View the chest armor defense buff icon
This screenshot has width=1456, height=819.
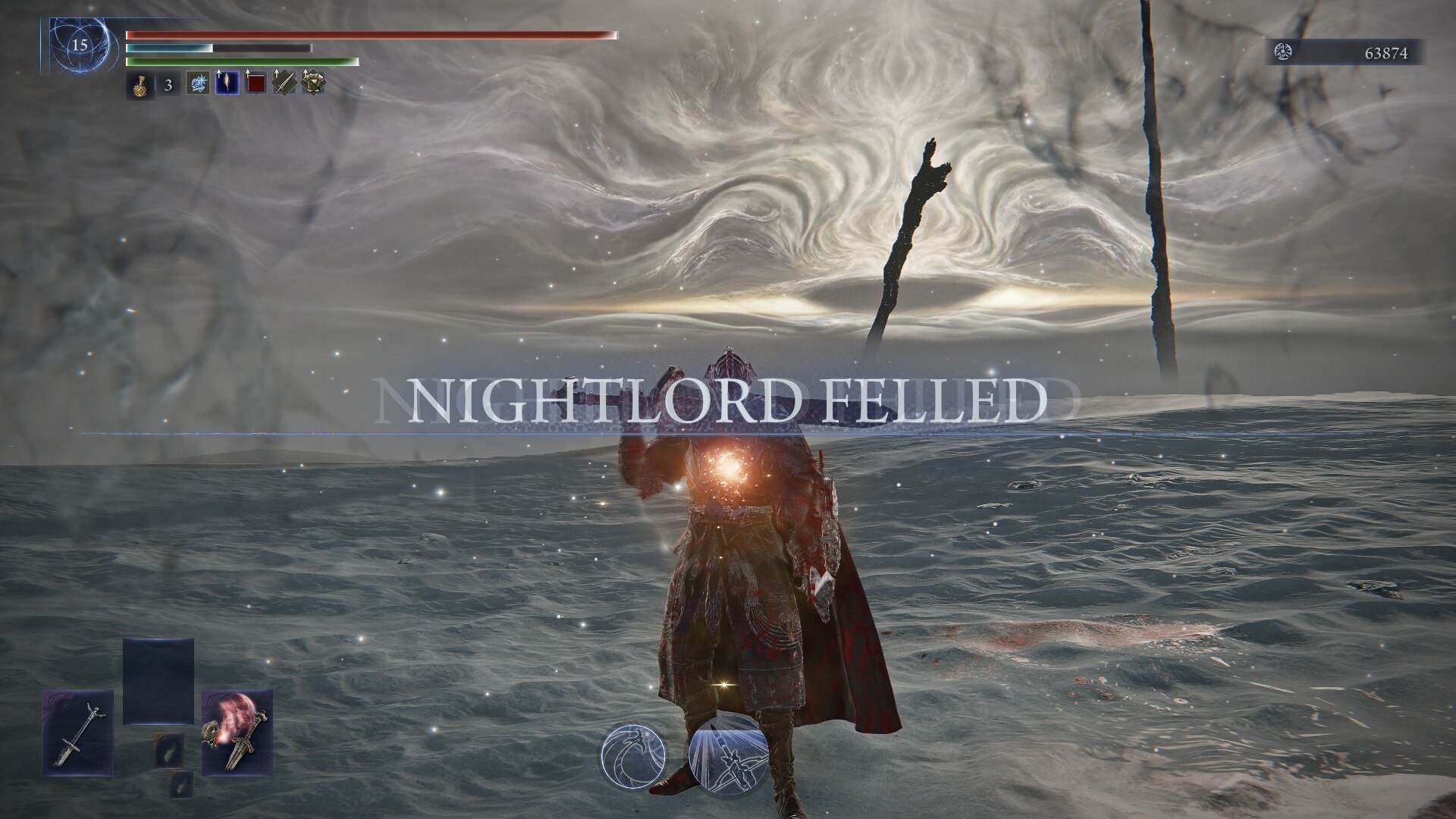(x=313, y=83)
